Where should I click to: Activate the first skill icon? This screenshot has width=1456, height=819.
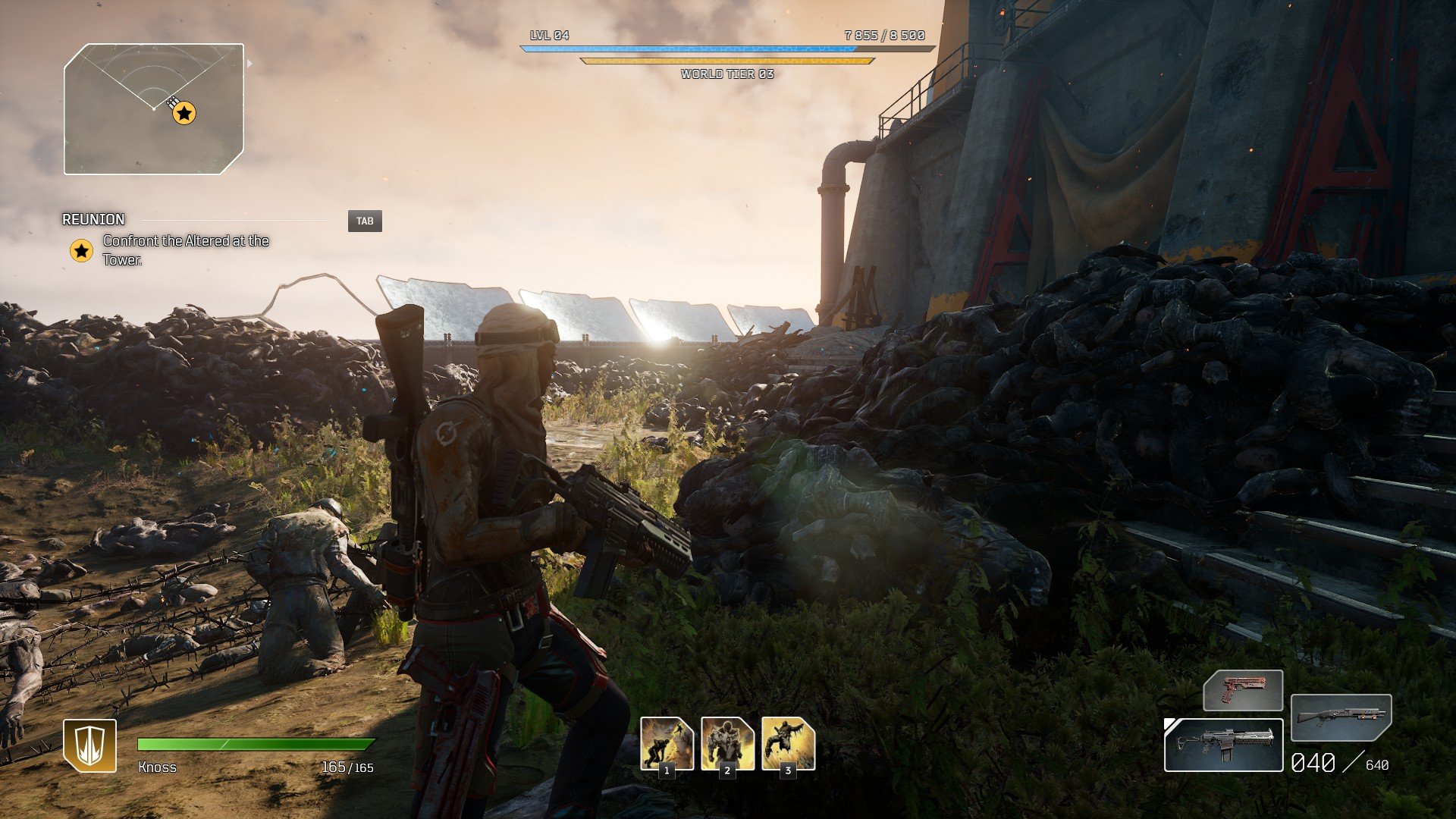667,744
